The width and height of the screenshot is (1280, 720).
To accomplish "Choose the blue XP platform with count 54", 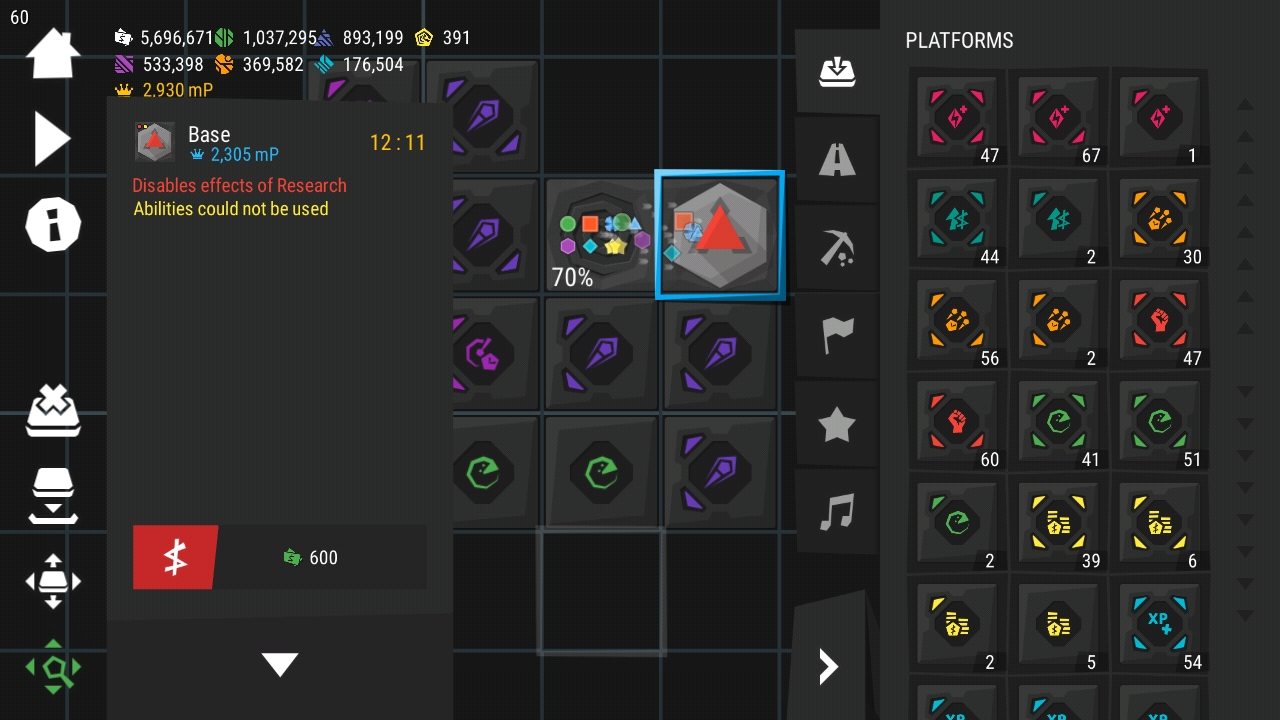I will (1159, 624).
